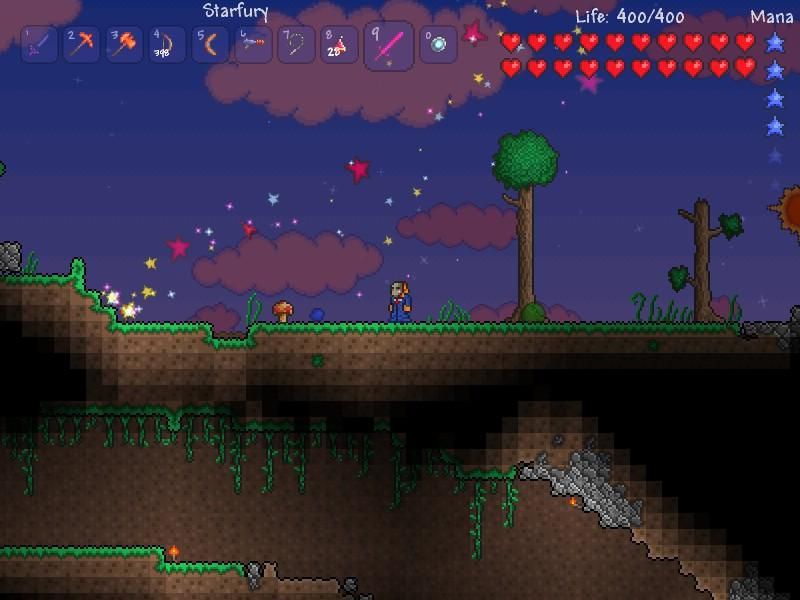The height and width of the screenshot is (600, 800).
Task: Activate the magic mirror in slot 0
Action: (x=438, y=45)
